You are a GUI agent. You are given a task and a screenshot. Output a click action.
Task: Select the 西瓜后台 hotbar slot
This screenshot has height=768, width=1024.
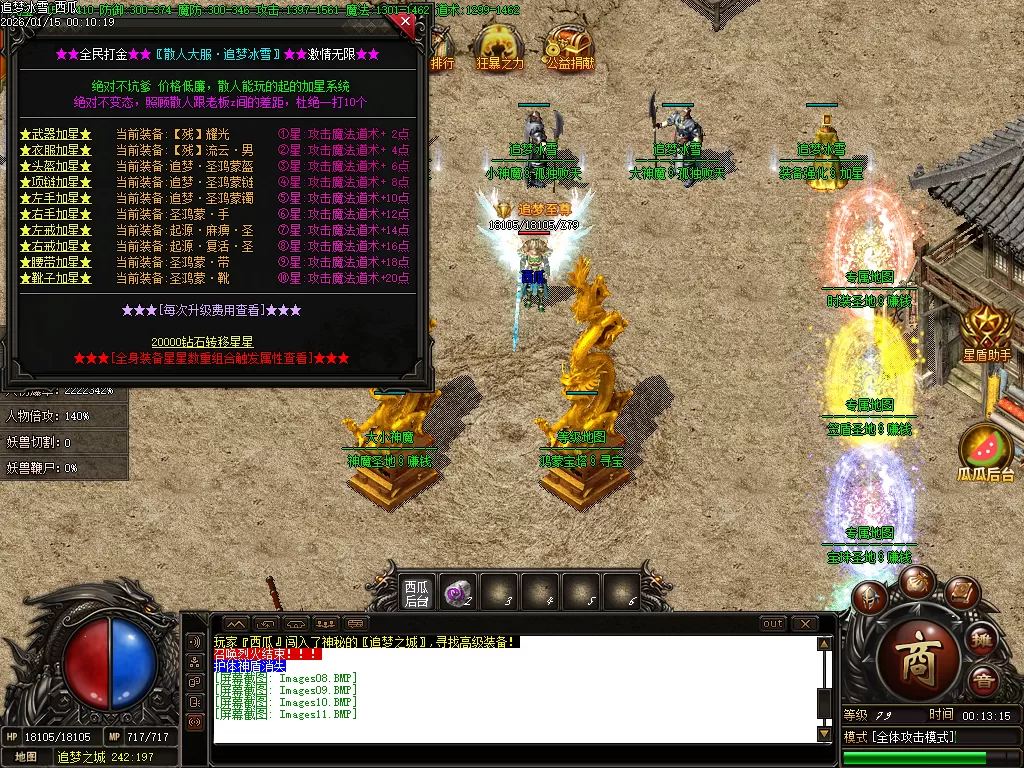coord(416,592)
